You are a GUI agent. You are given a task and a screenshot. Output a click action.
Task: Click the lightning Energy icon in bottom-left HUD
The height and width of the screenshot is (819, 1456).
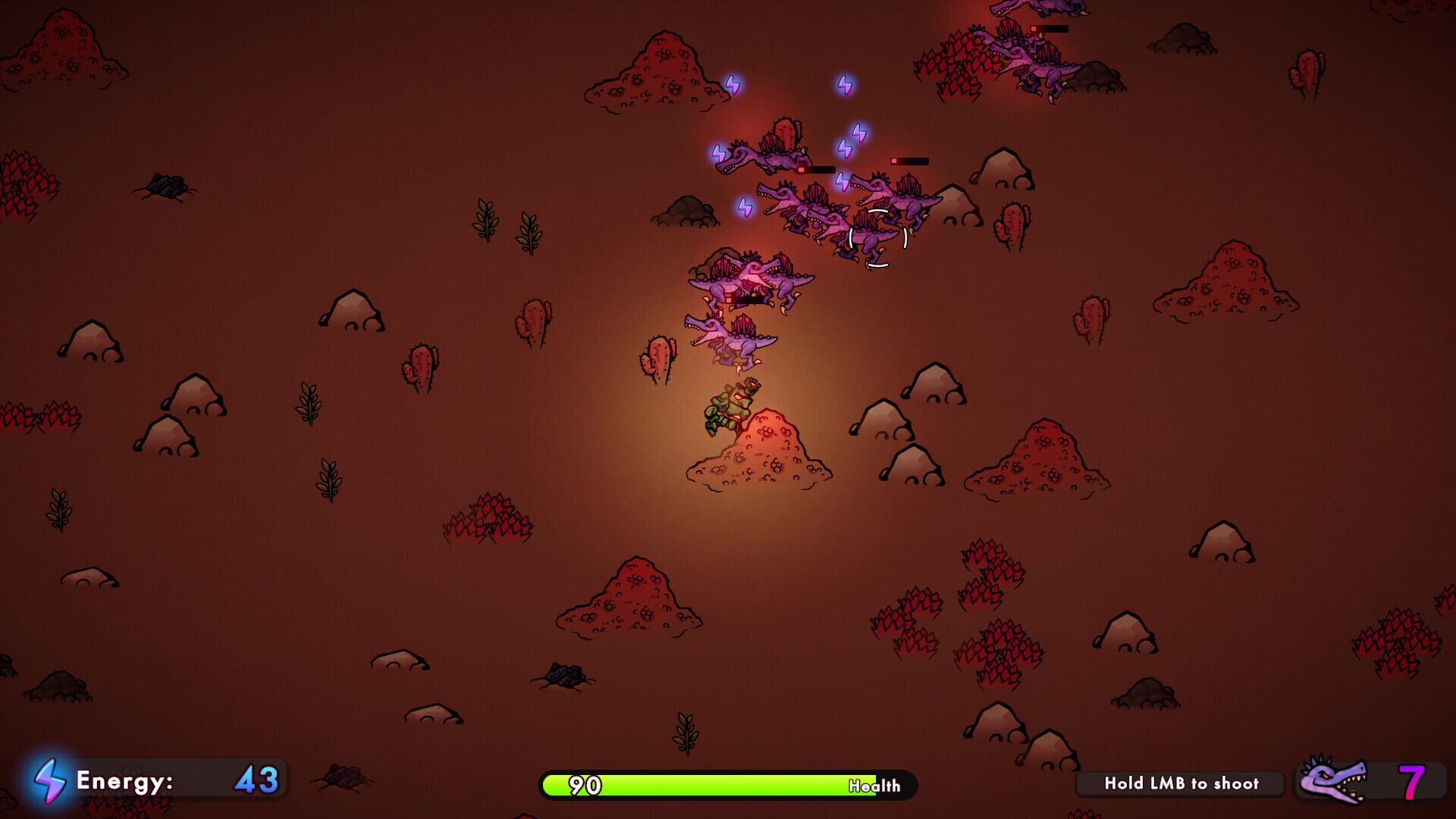pyautogui.click(x=51, y=780)
